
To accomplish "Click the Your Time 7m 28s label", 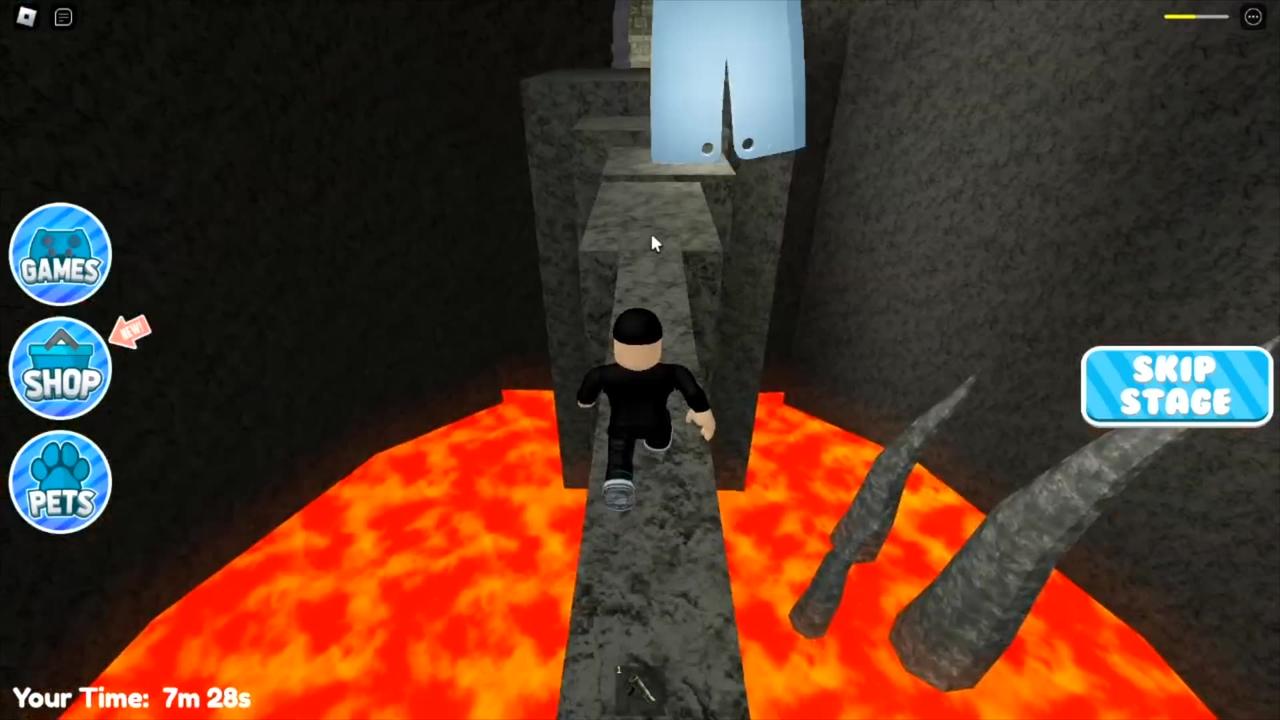I will [x=130, y=698].
